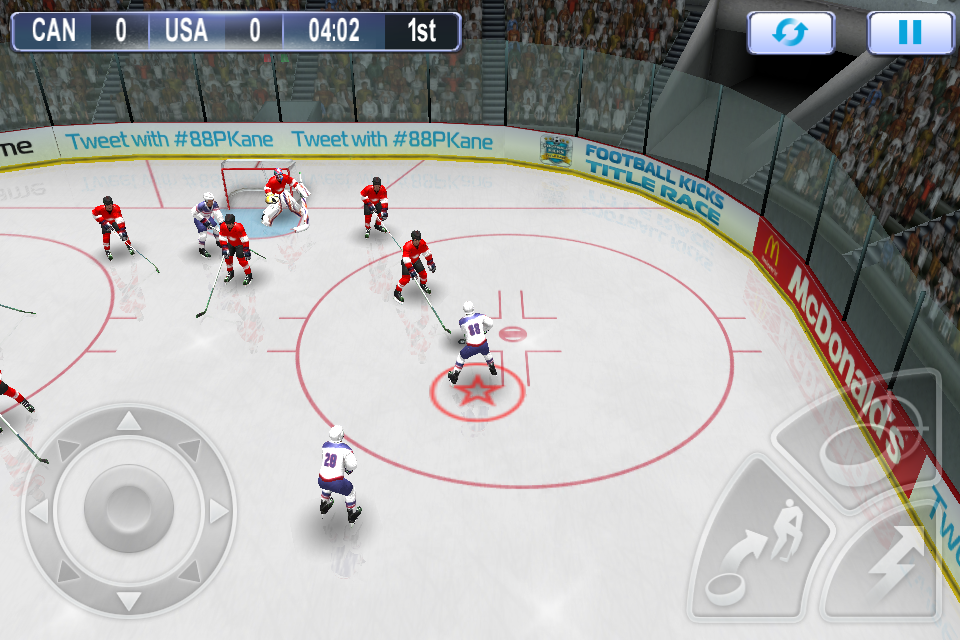This screenshot has height=640, width=960.
Task: Click the joystick's down arrow
Action: [x=129, y=600]
